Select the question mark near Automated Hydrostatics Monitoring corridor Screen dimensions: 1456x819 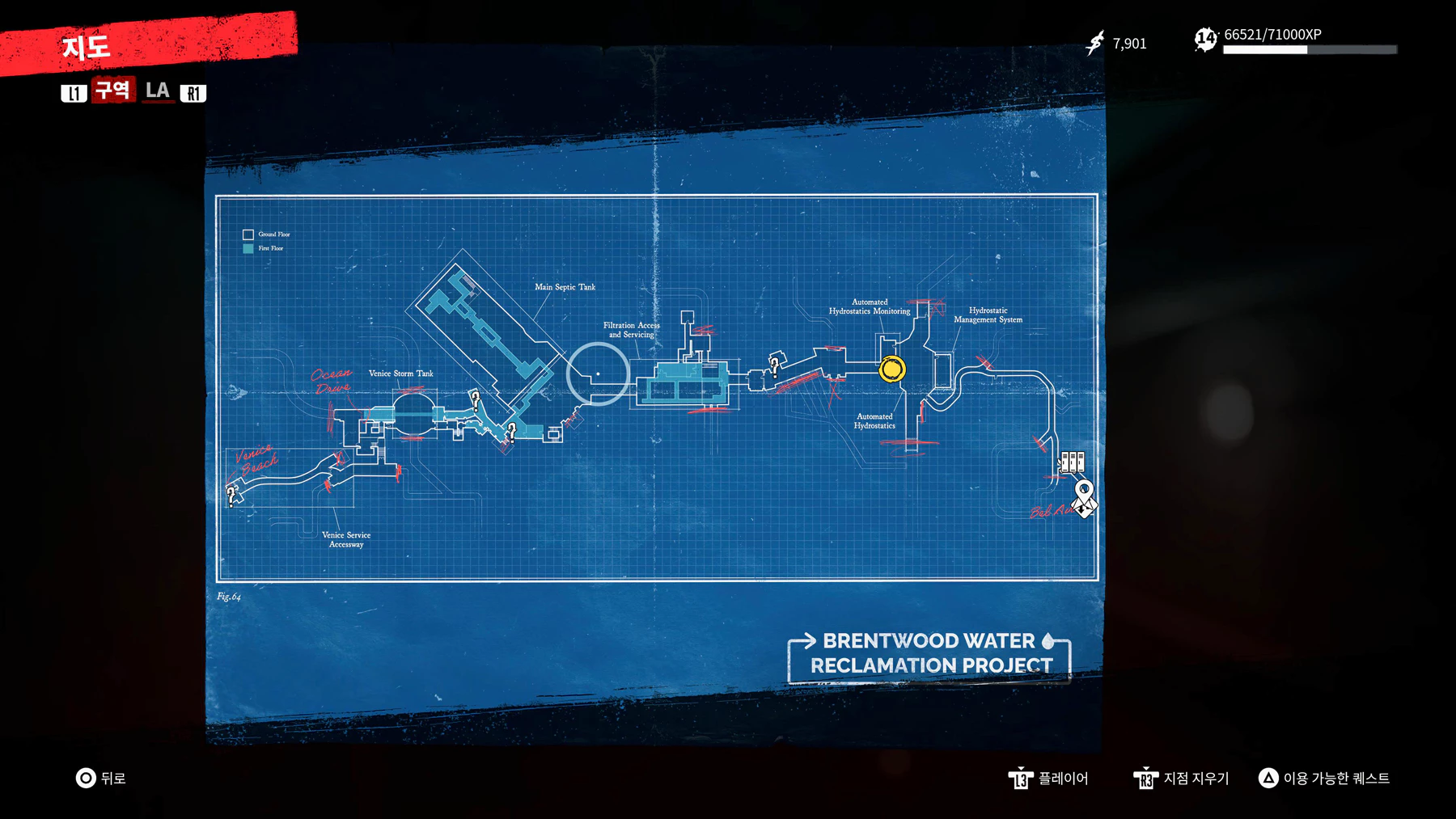pyautogui.click(x=774, y=365)
